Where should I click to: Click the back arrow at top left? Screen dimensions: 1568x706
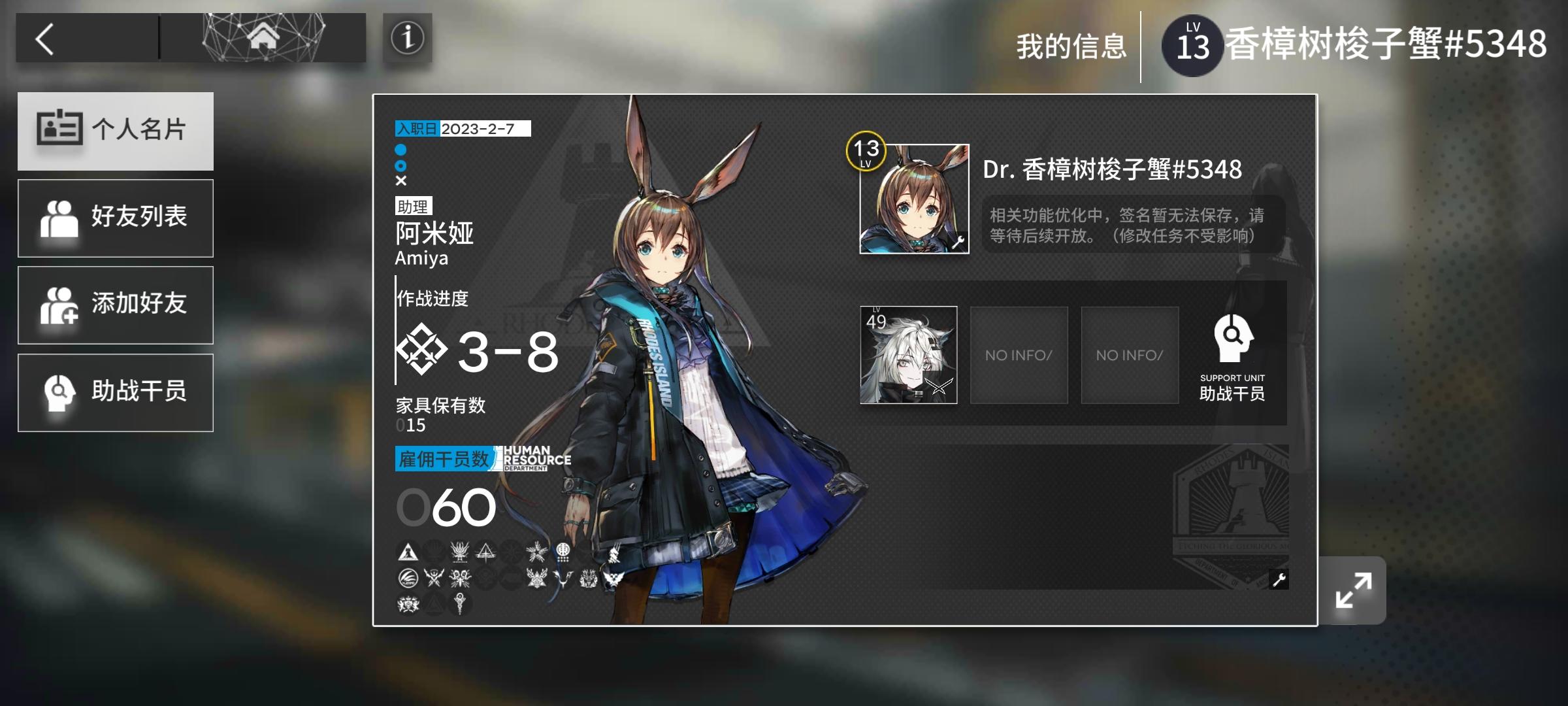pyautogui.click(x=44, y=37)
